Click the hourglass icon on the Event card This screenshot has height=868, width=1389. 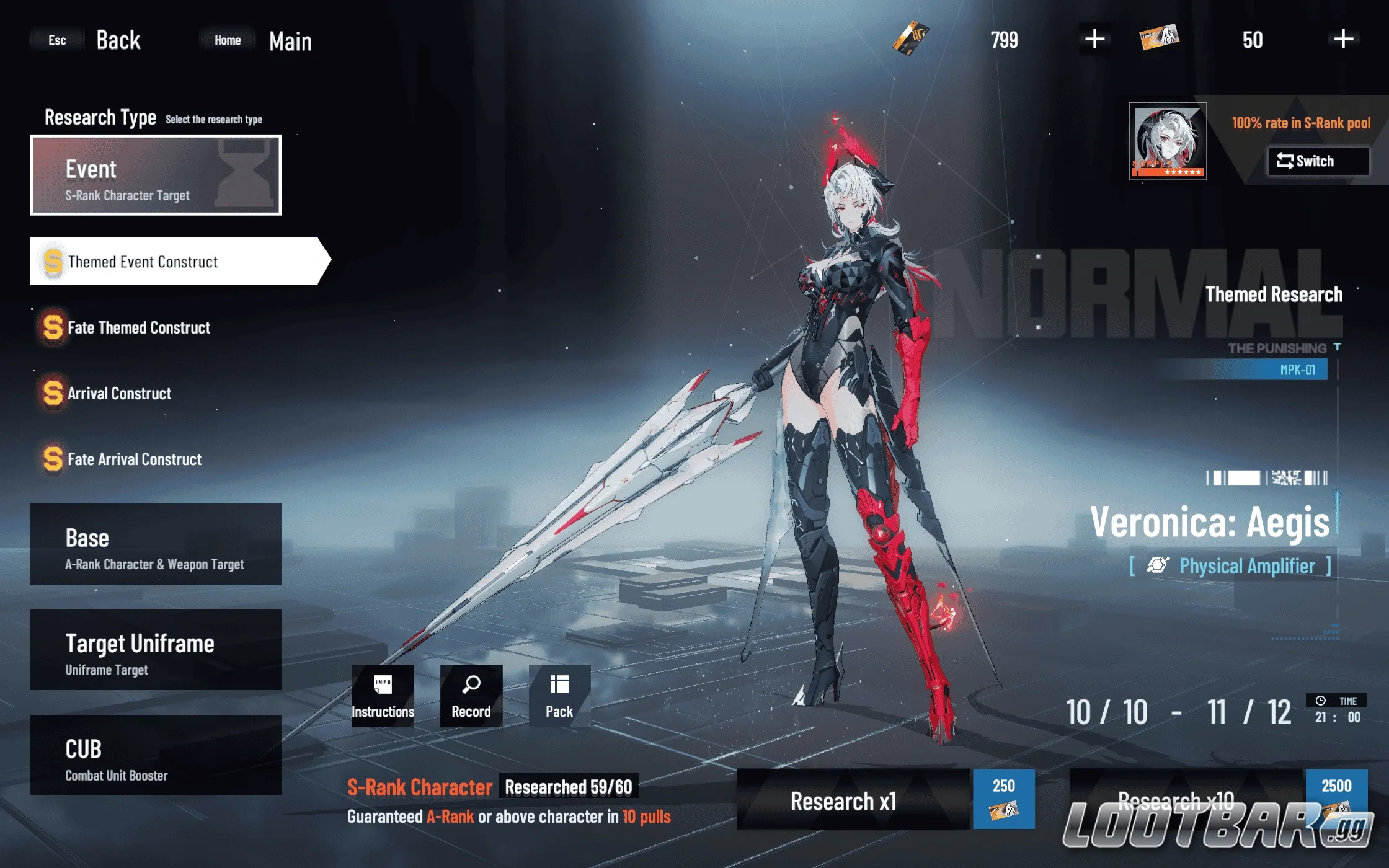pyautogui.click(x=244, y=172)
